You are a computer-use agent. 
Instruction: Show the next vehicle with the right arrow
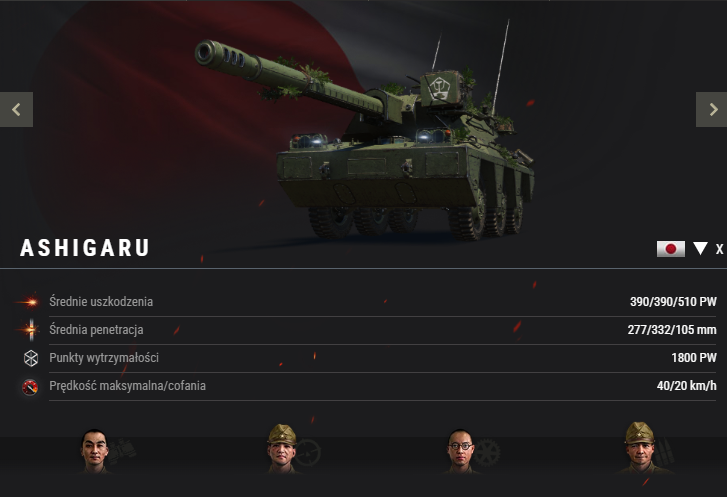point(711,109)
